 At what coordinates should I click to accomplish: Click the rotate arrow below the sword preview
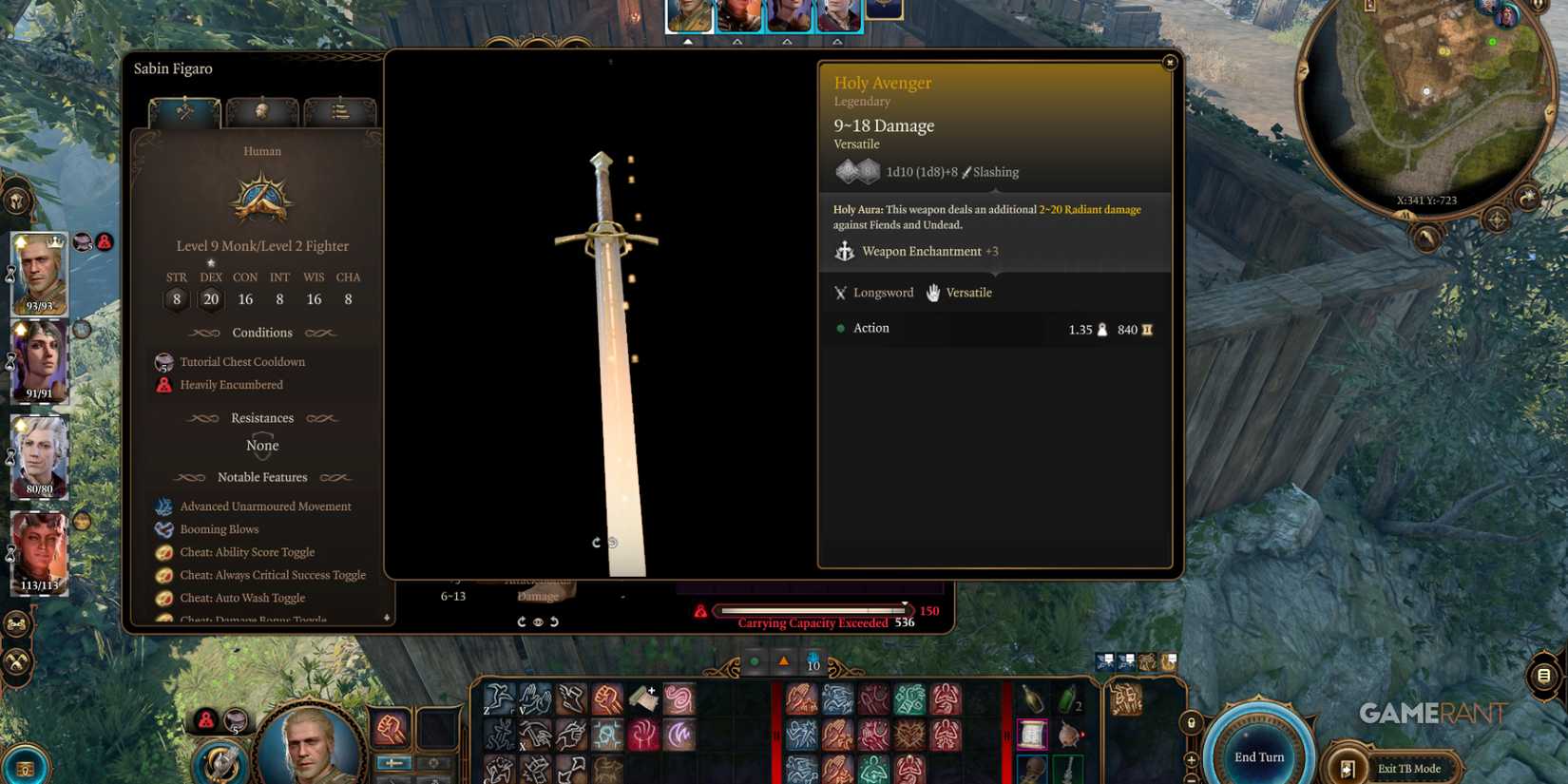tap(597, 543)
